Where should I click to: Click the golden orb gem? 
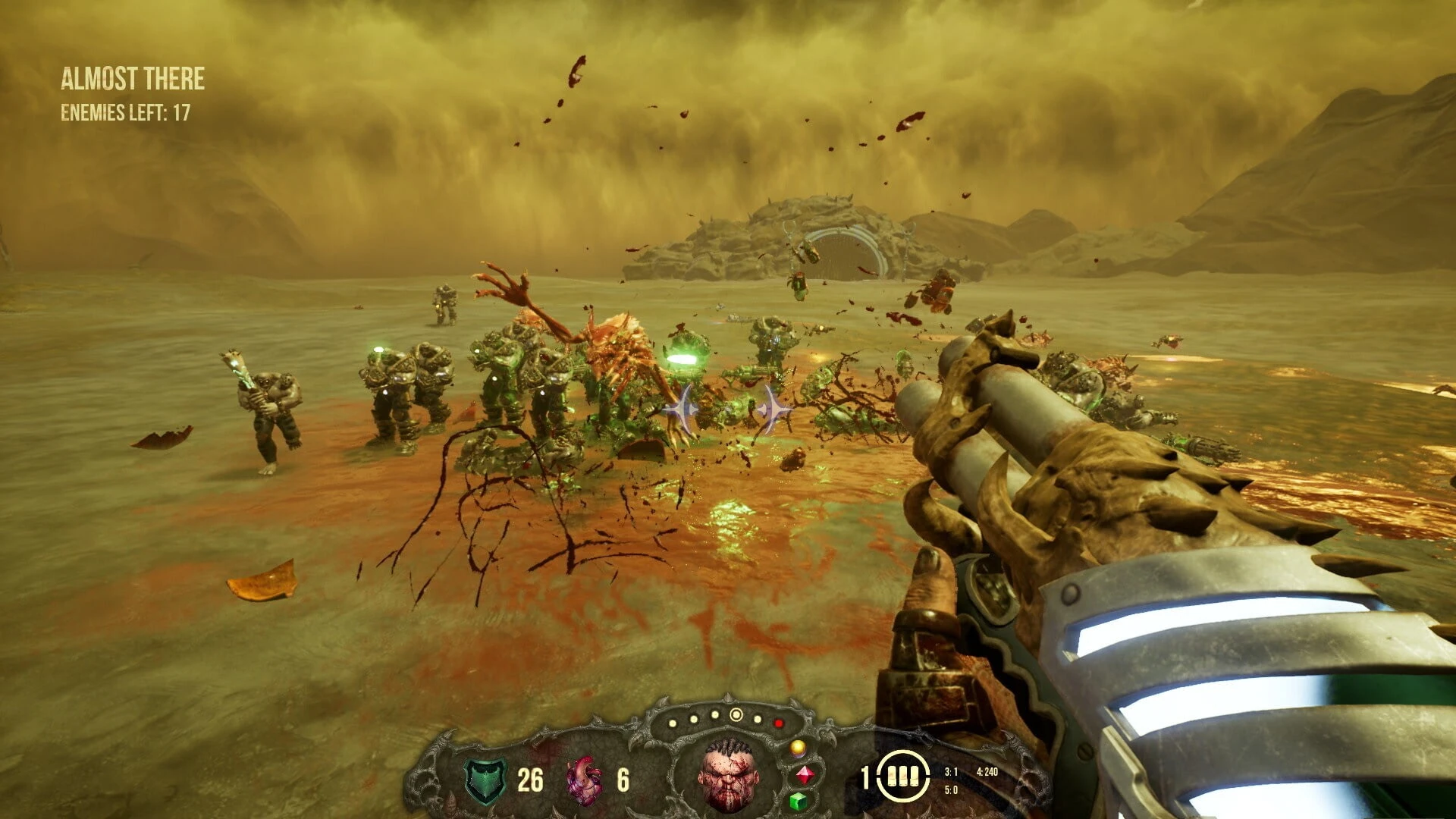(798, 748)
